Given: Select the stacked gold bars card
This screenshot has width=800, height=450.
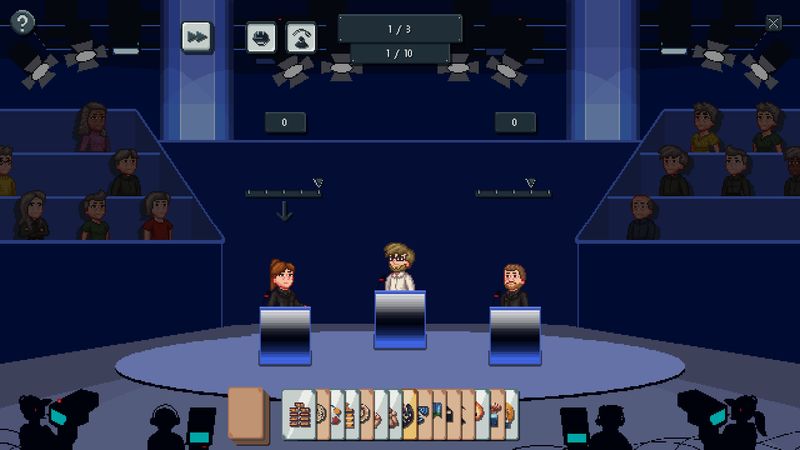Looking at the screenshot, I should point(298,413).
